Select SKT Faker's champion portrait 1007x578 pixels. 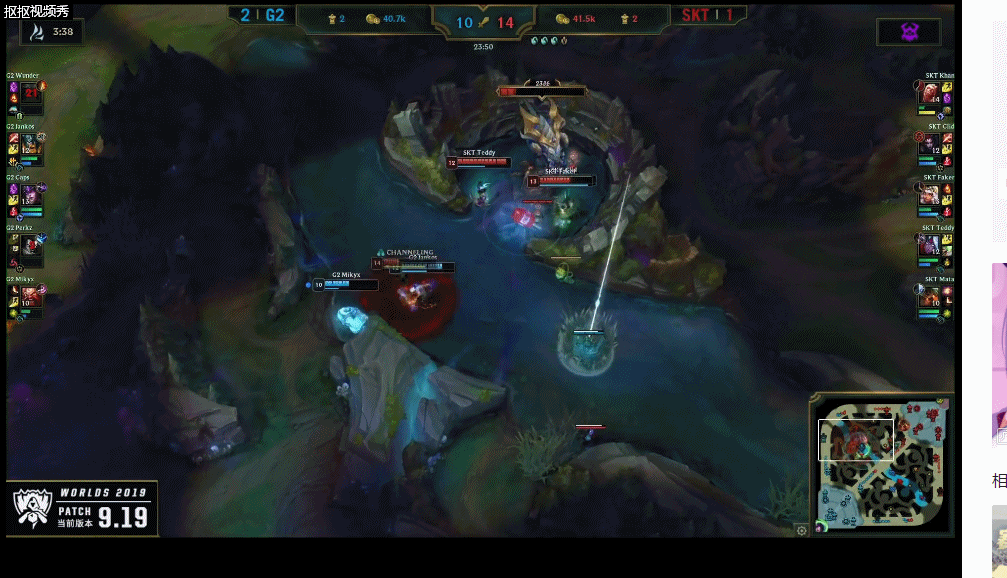pos(930,196)
